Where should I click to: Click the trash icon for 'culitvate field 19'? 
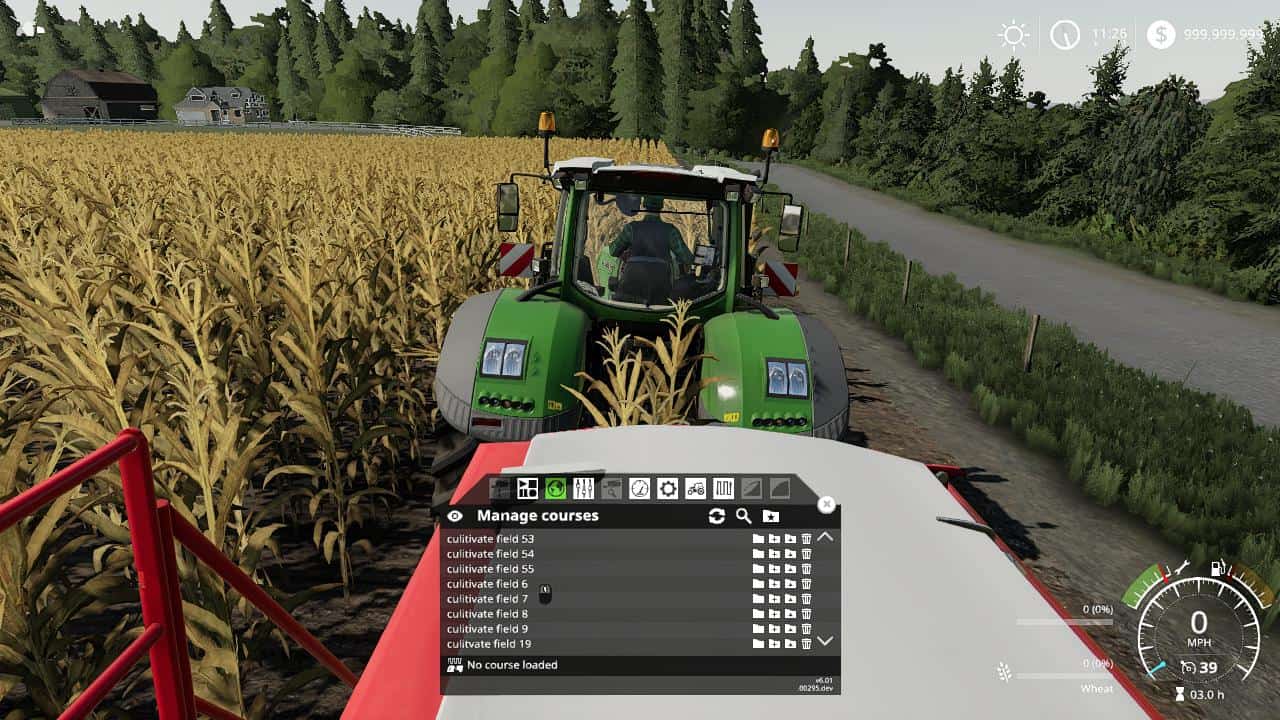pos(806,644)
